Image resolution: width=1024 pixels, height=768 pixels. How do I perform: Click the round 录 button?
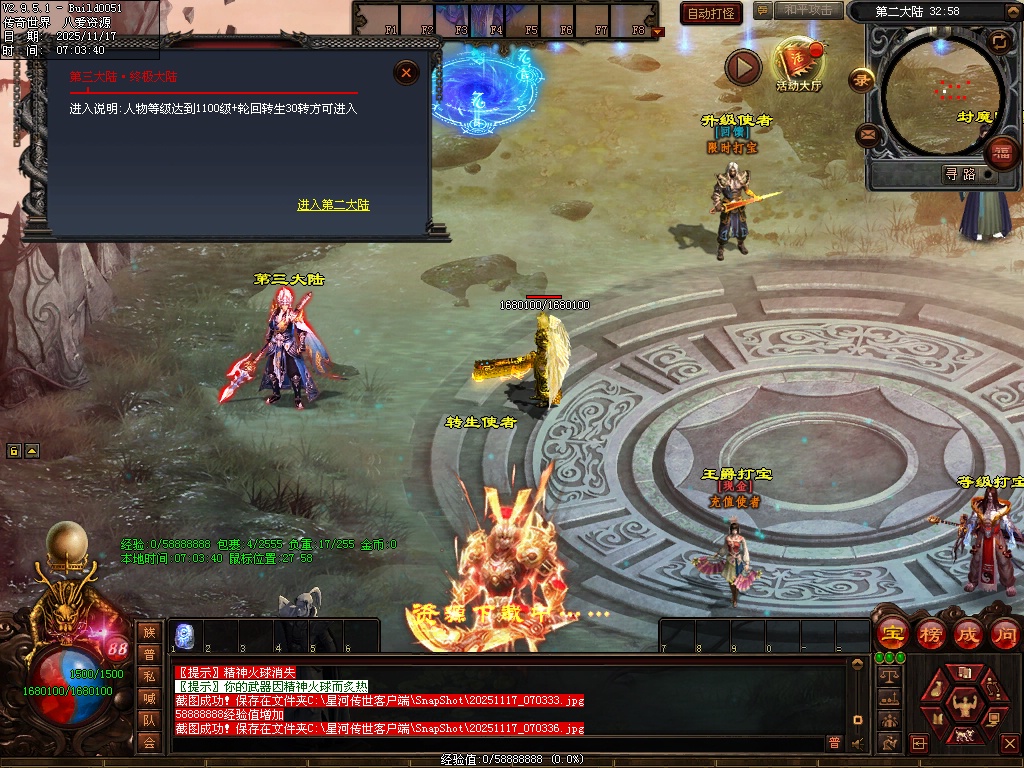click(x=861, y=79)
